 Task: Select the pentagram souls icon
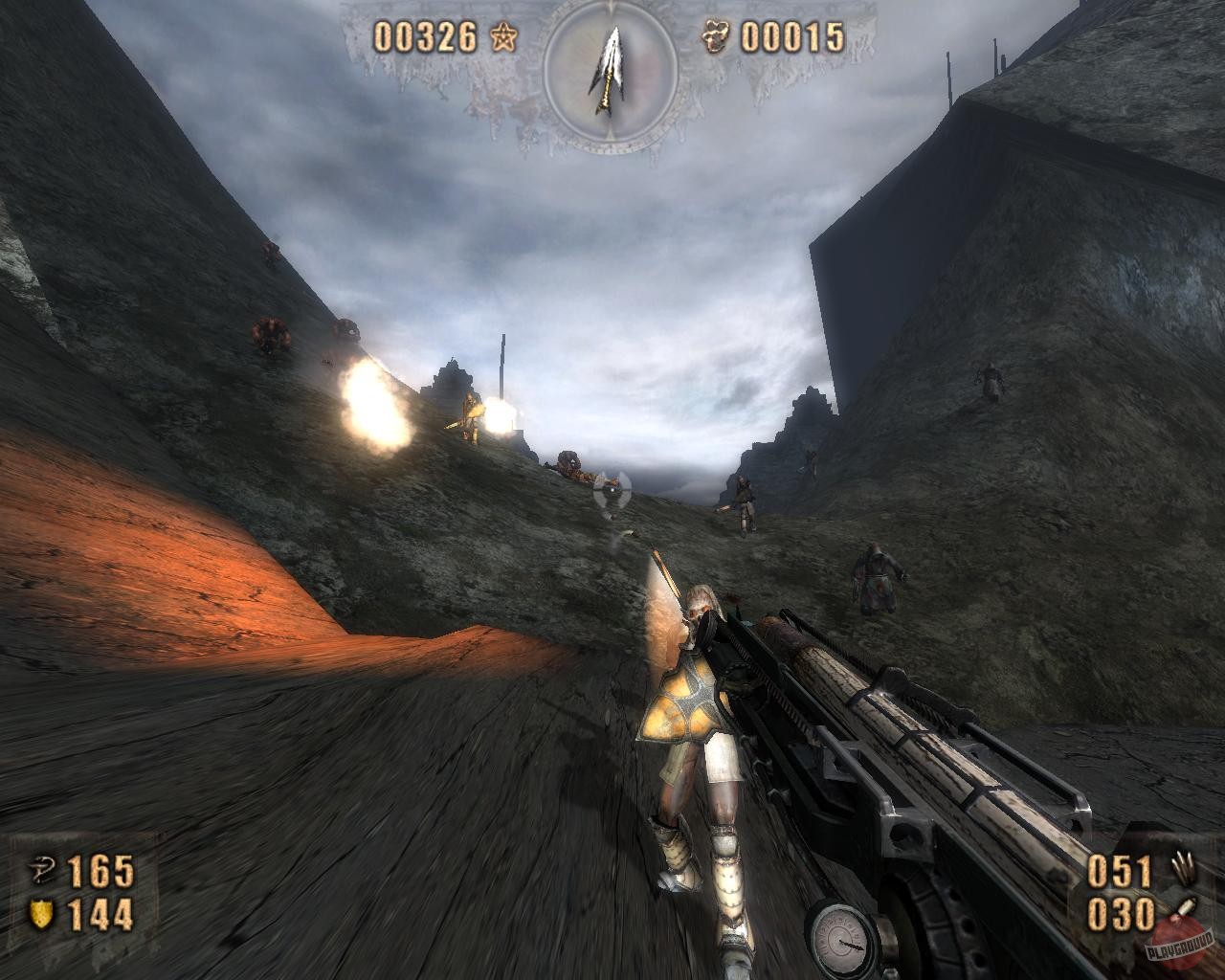[x=501, y=37]
